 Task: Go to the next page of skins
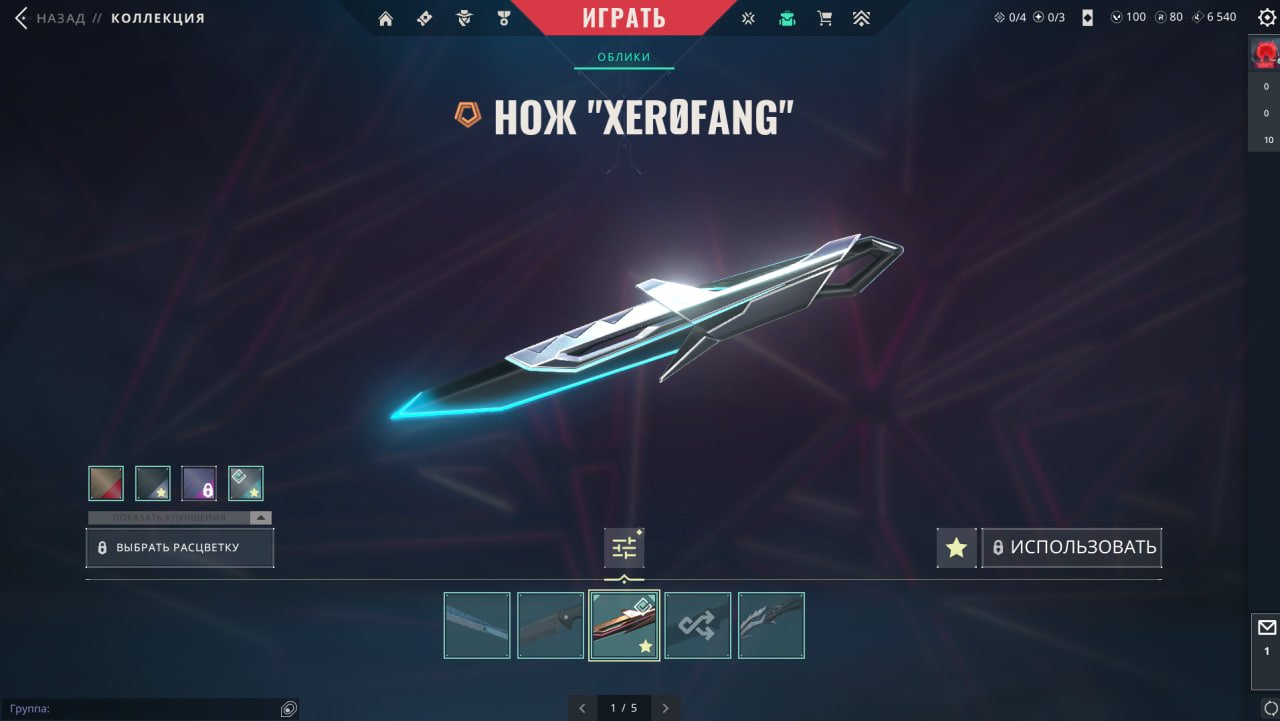(x=665, y=708)
